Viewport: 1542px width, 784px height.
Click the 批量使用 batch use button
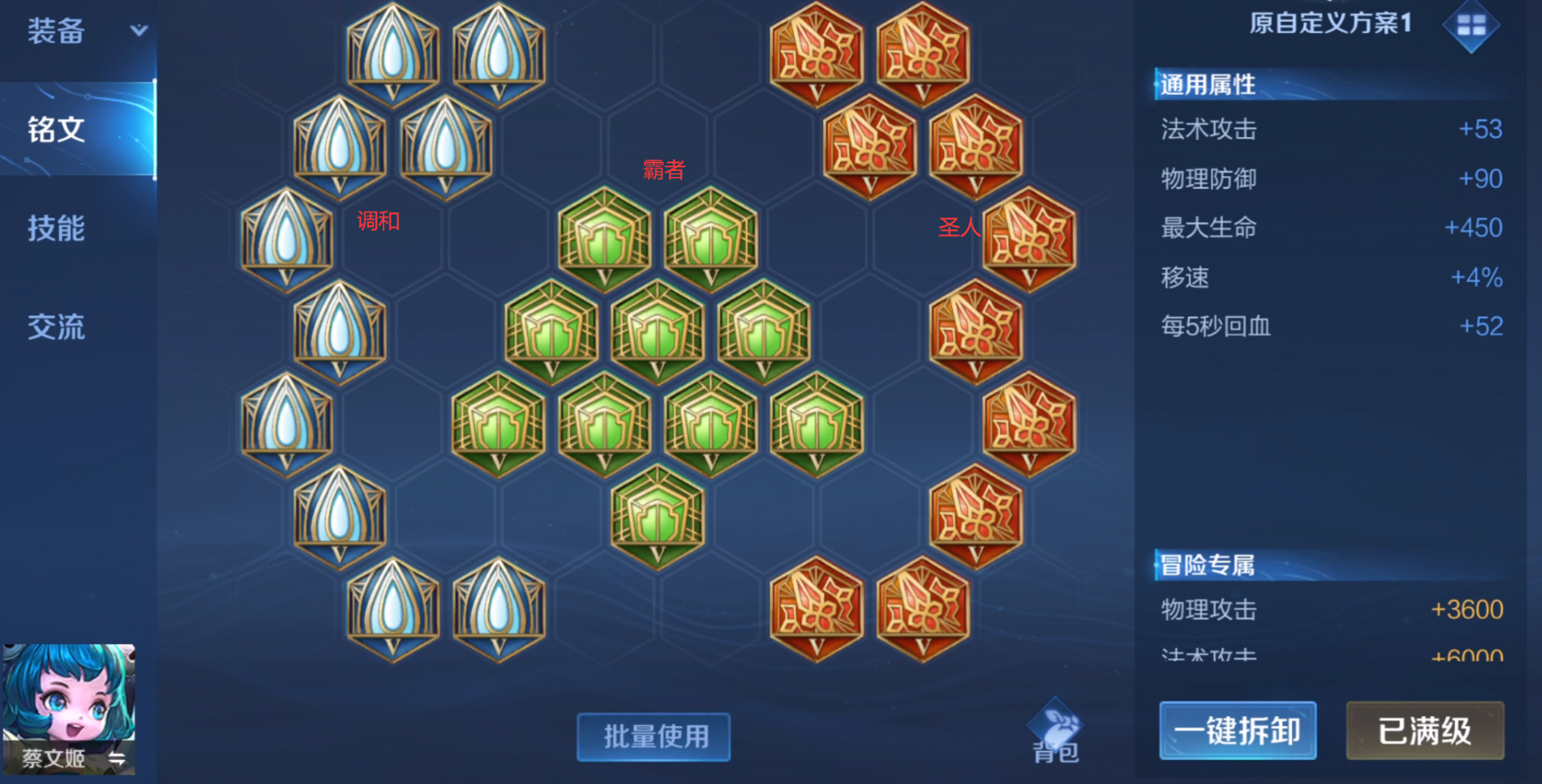tap(654, 737)
